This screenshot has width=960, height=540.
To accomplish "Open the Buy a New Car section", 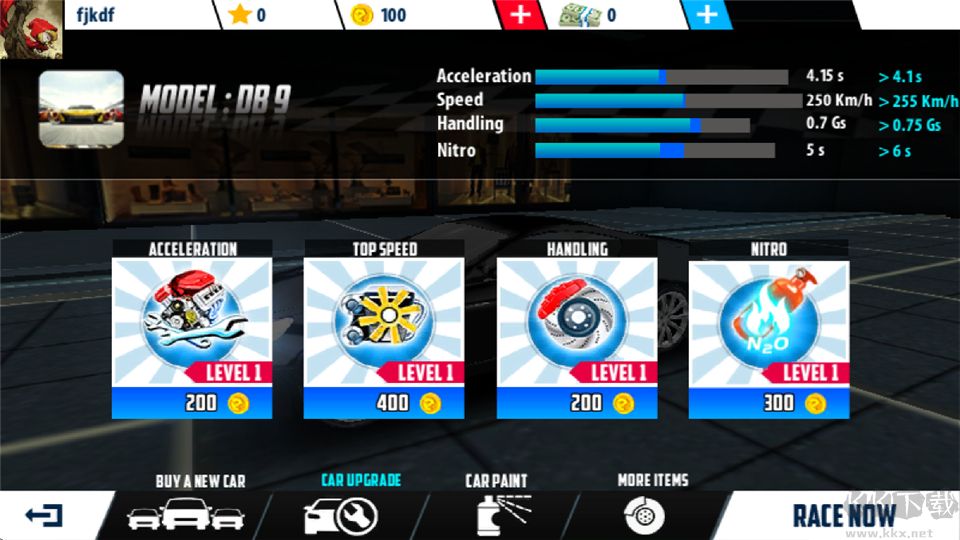I will coord(186,506).
